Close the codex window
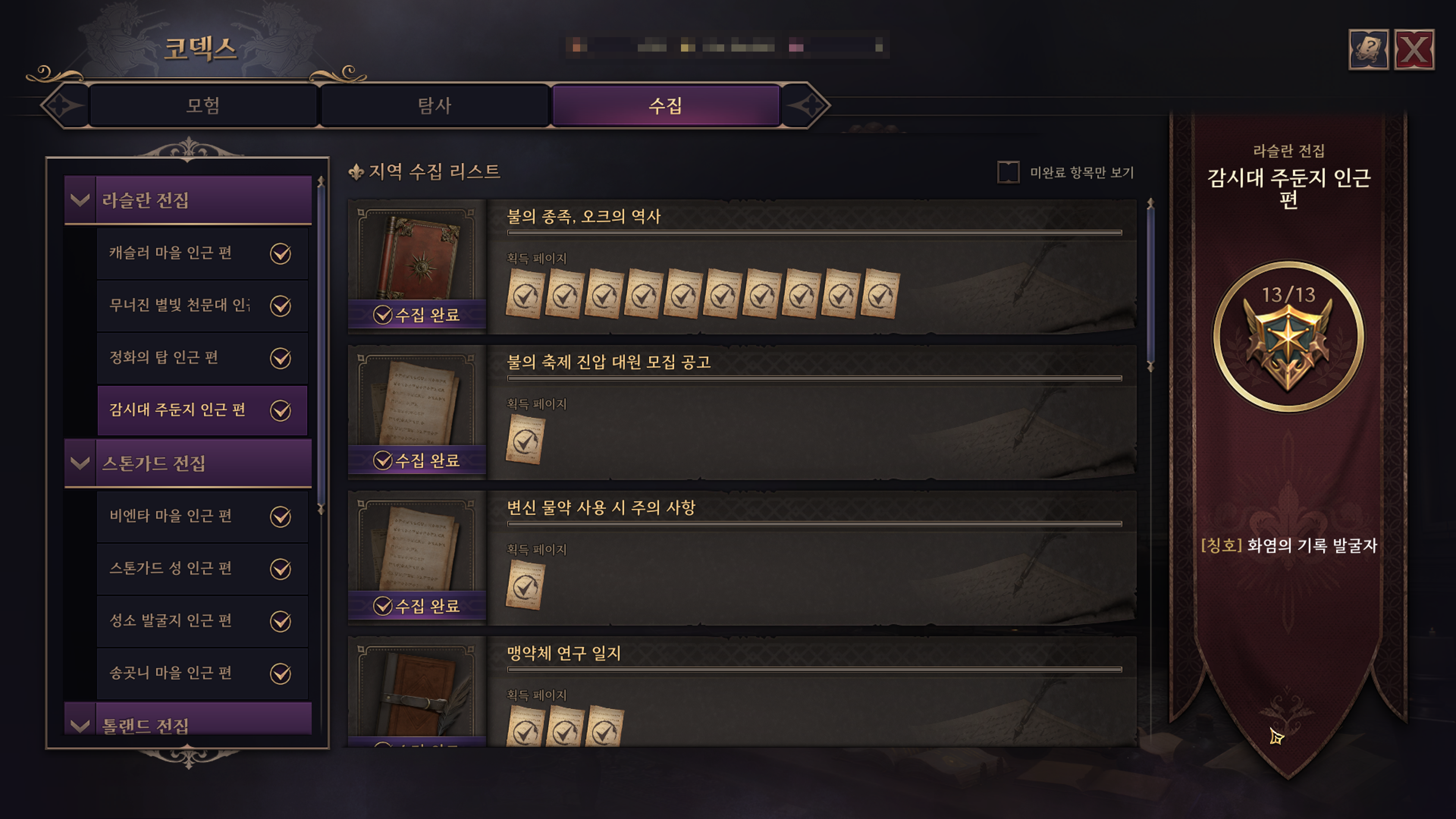This screenshot has height=819, width=1456. [1414, 50]
